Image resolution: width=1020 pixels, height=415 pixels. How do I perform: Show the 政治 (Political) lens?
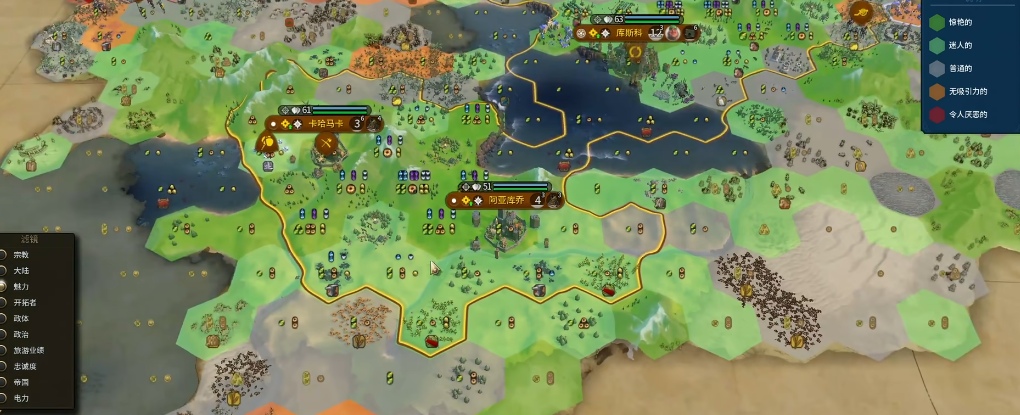[4, 334]
